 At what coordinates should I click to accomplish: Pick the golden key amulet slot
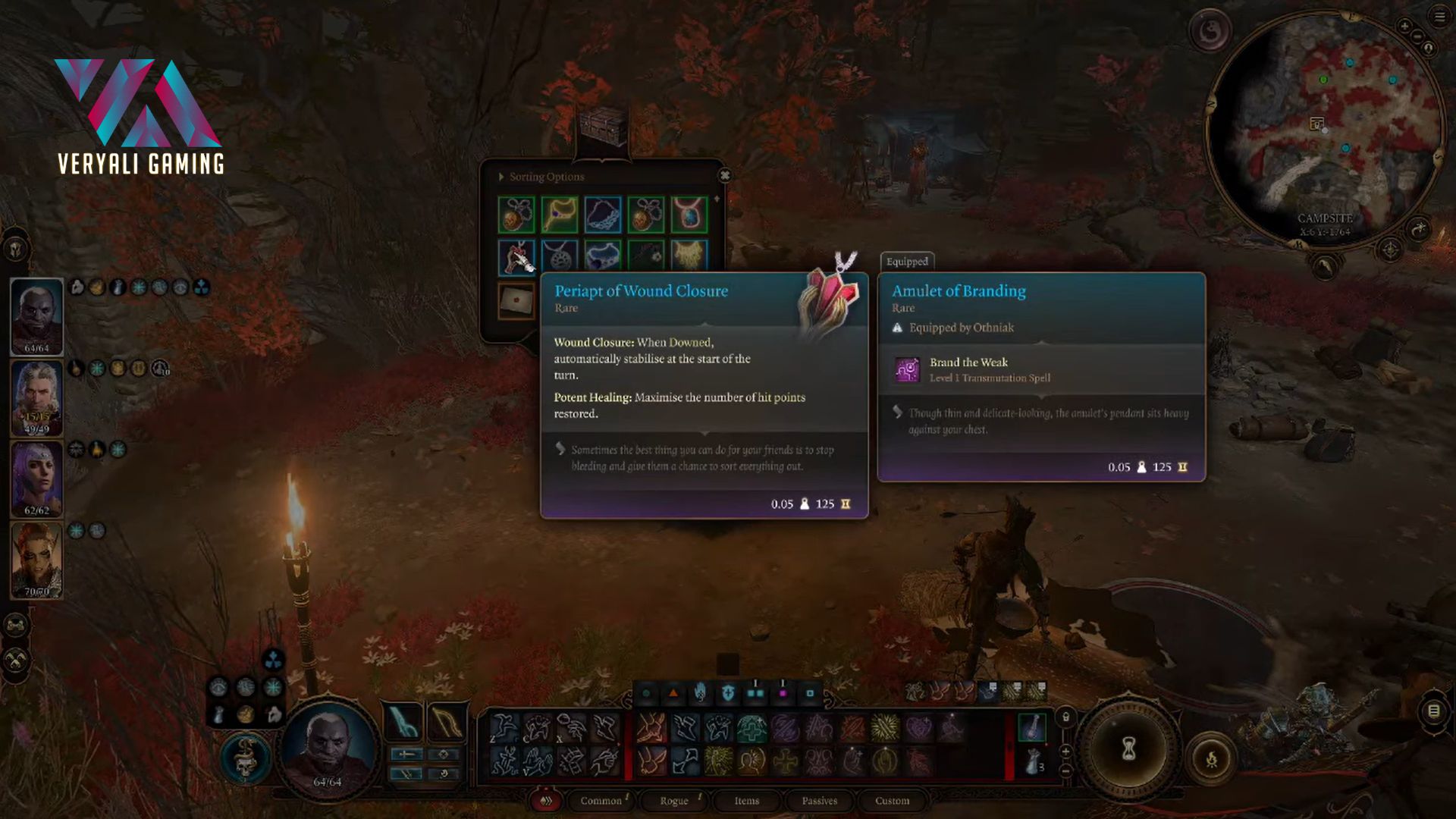560,215
